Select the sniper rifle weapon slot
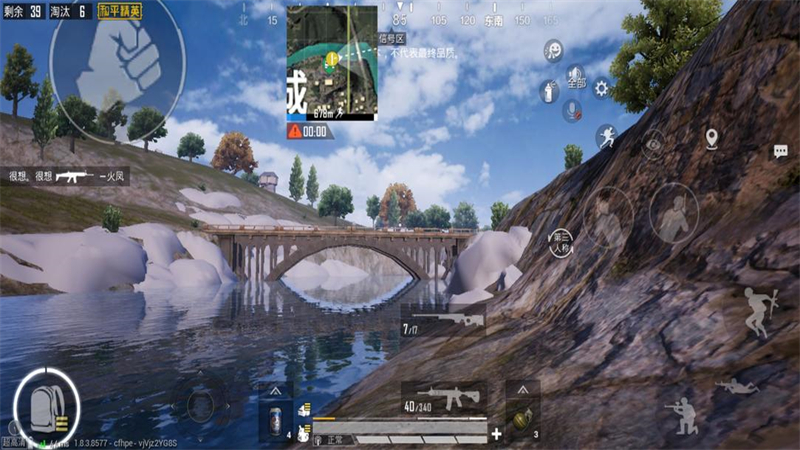Viewport: 800px width, 450px height. point(442,322)
